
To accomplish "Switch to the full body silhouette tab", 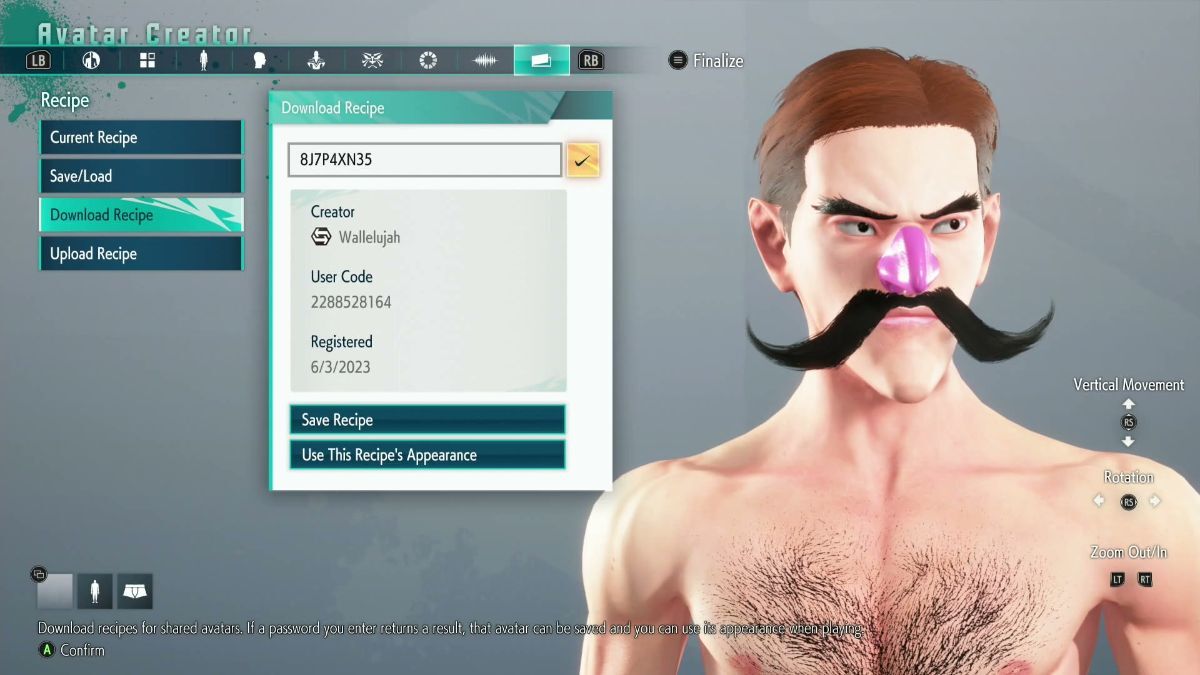I will (x=203, y=61).
